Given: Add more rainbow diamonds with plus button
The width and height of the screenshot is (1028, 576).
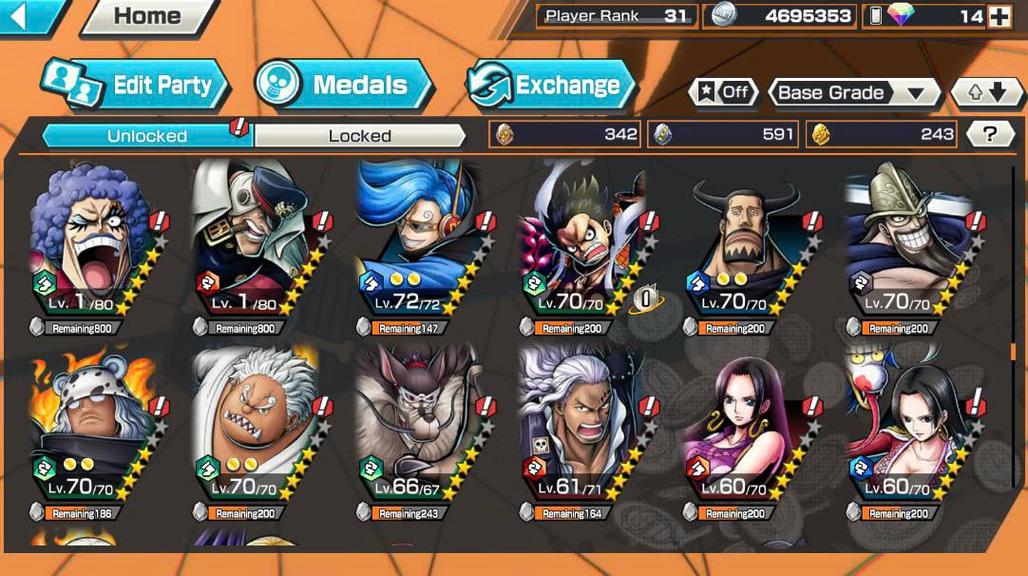Looking at the screenshot, I should (x=998, y=16).
